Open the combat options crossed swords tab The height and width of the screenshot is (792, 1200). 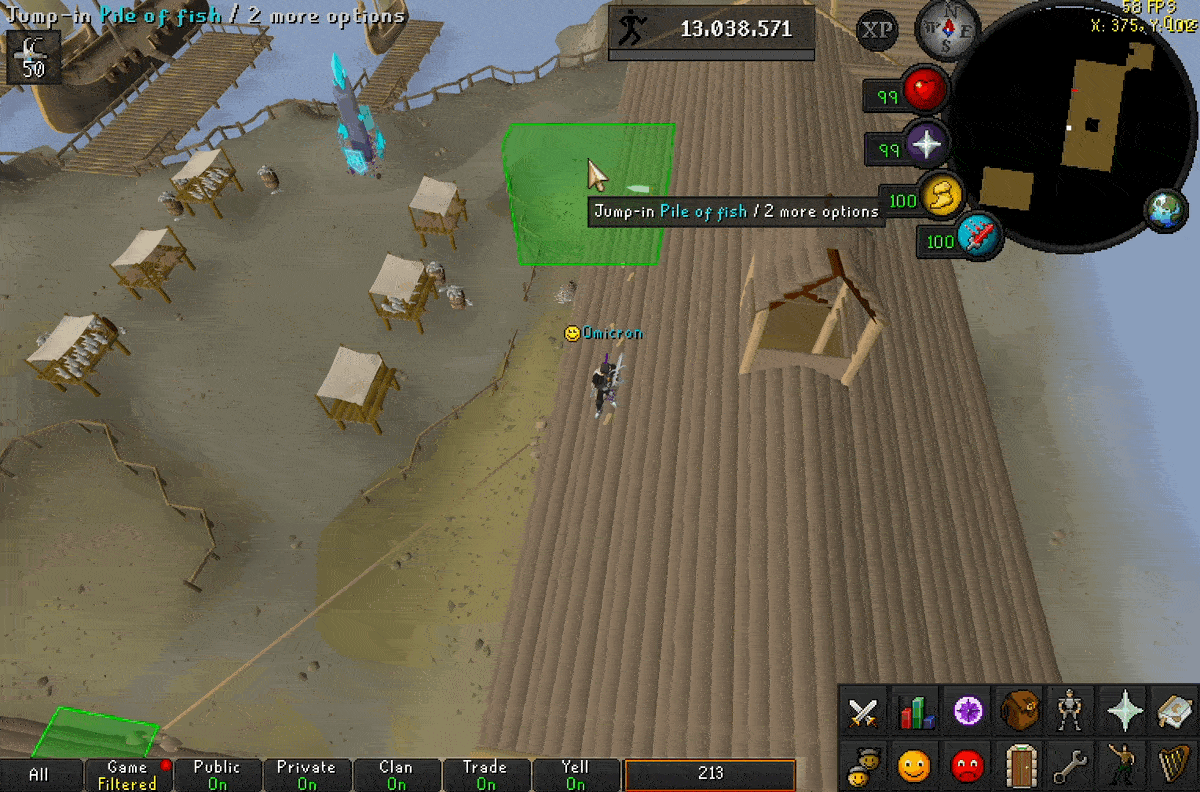863,713
